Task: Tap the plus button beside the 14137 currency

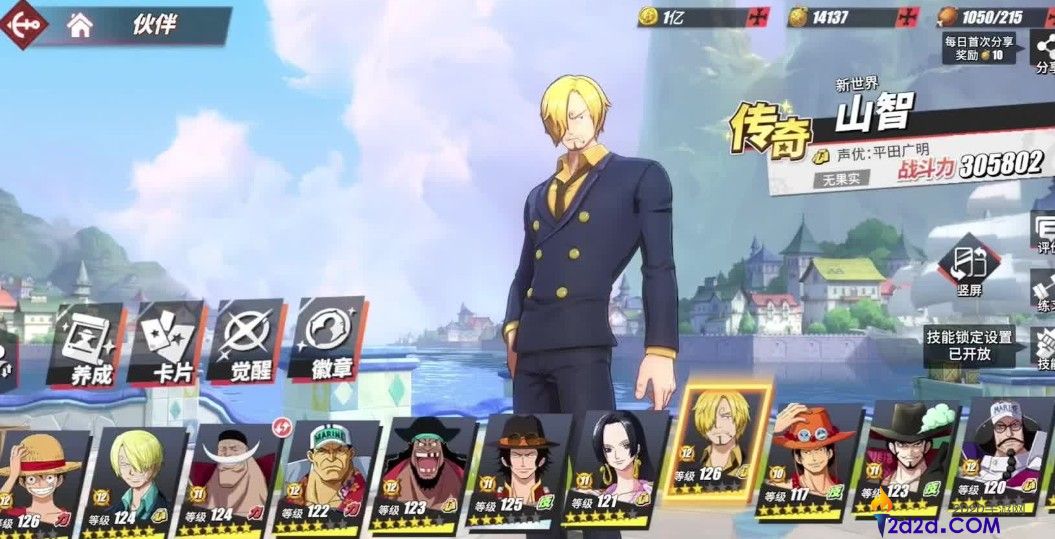Action: point(907,17)
